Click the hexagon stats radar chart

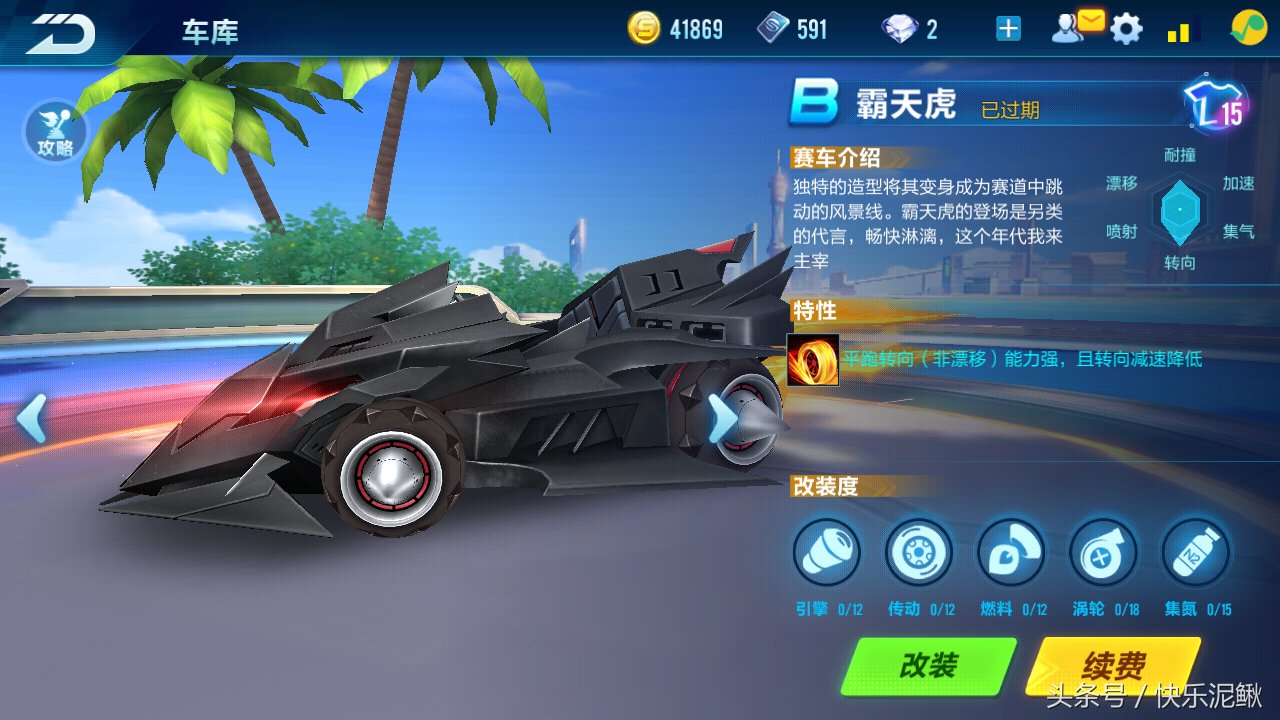(x=1180, y=208)
